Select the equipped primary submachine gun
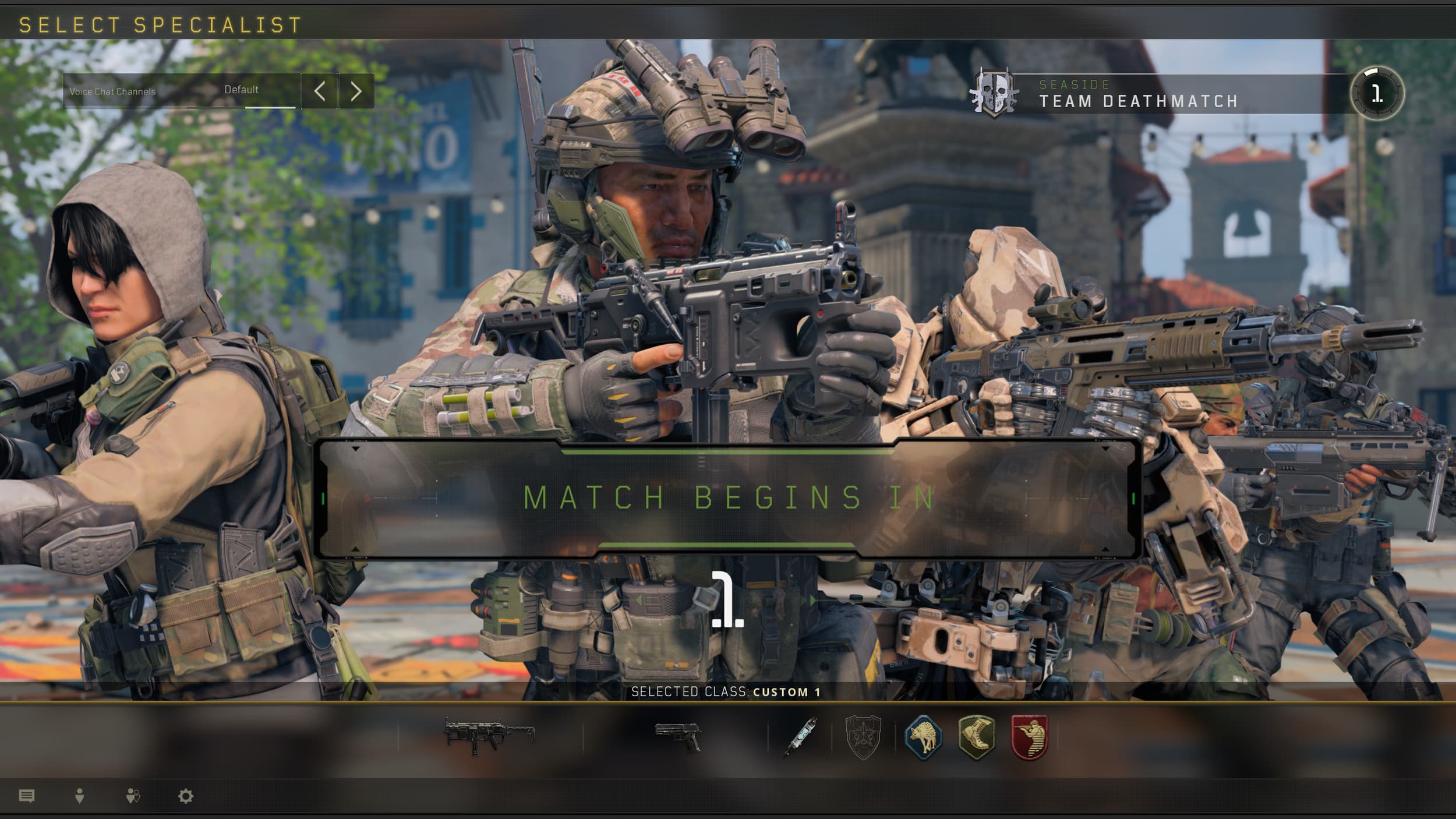Viewport: 1456px width, 819px height. tap(492, 737)
